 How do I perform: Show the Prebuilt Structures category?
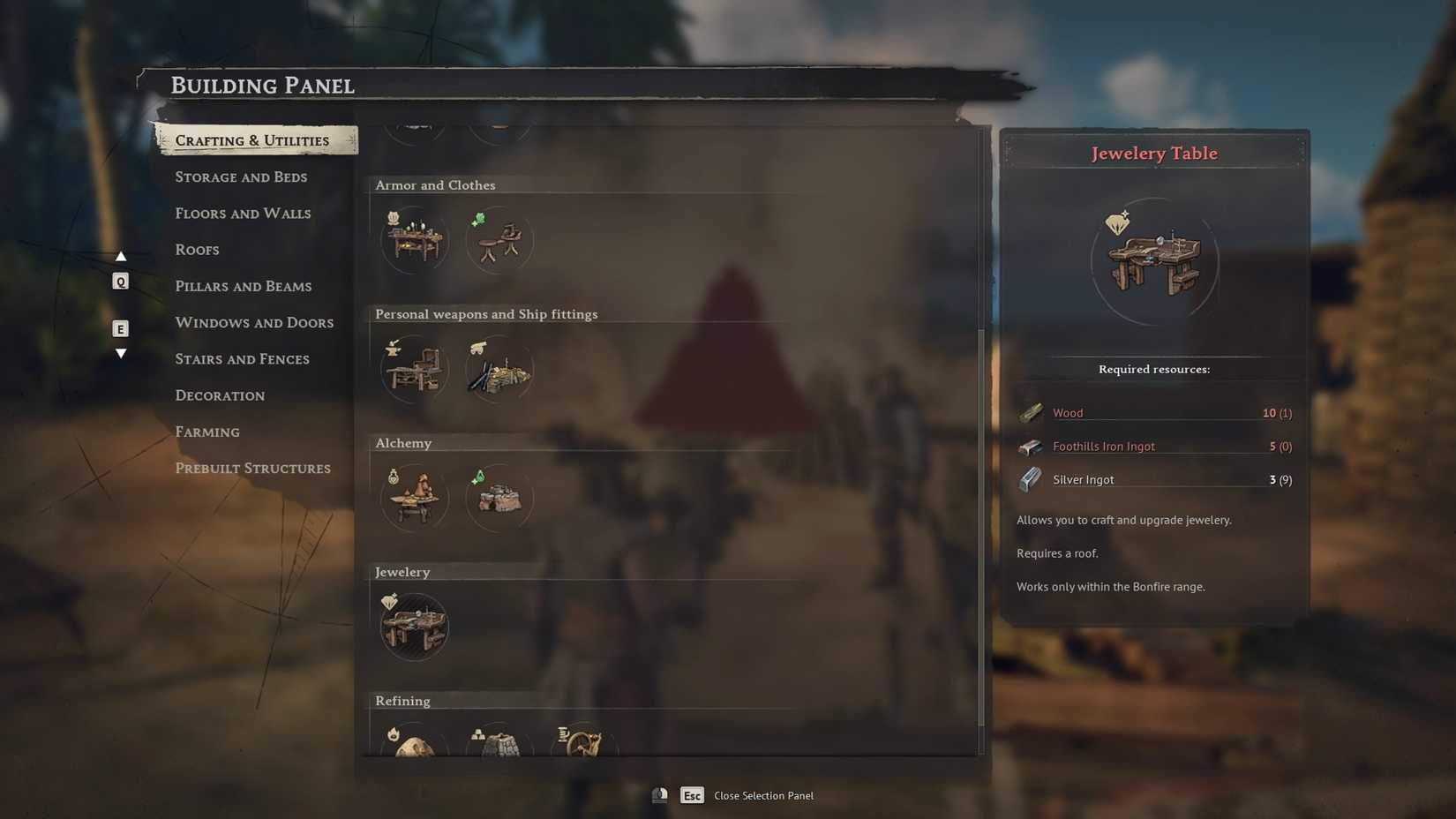click(252, 469)
